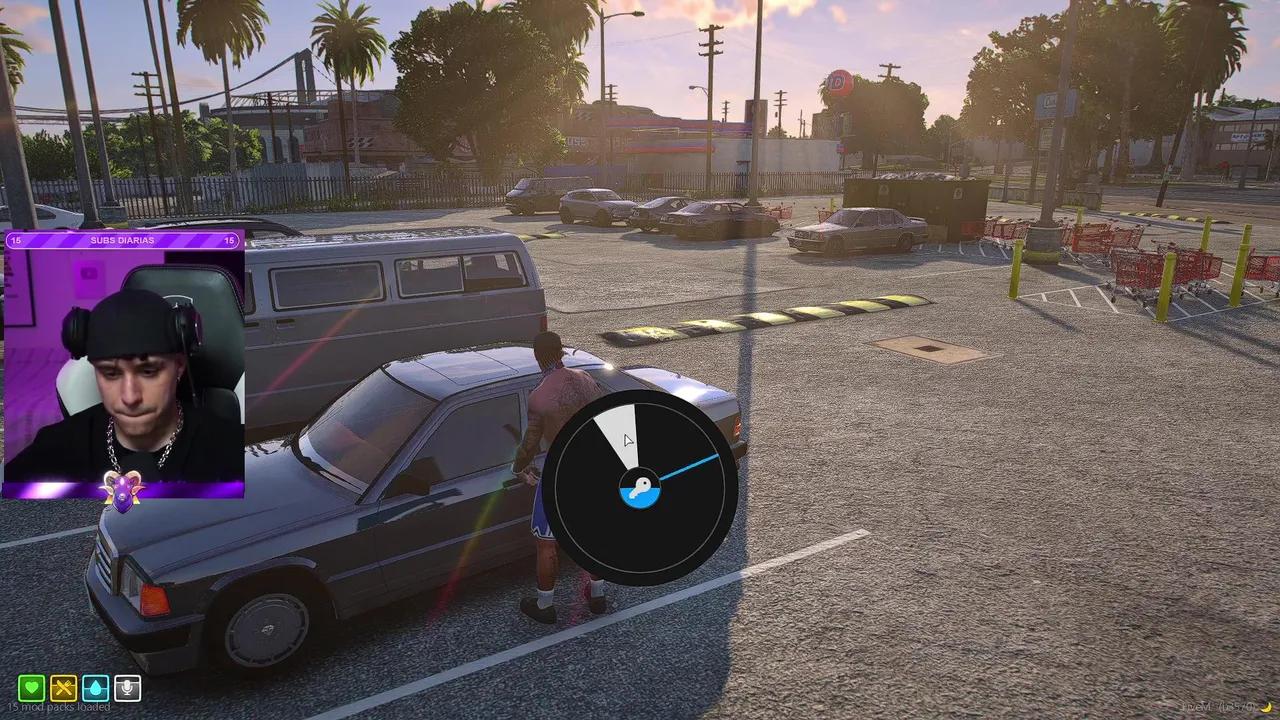Toggle the microphone voice icon
Screen dimensions: 1280x720
tap(127, 688)
